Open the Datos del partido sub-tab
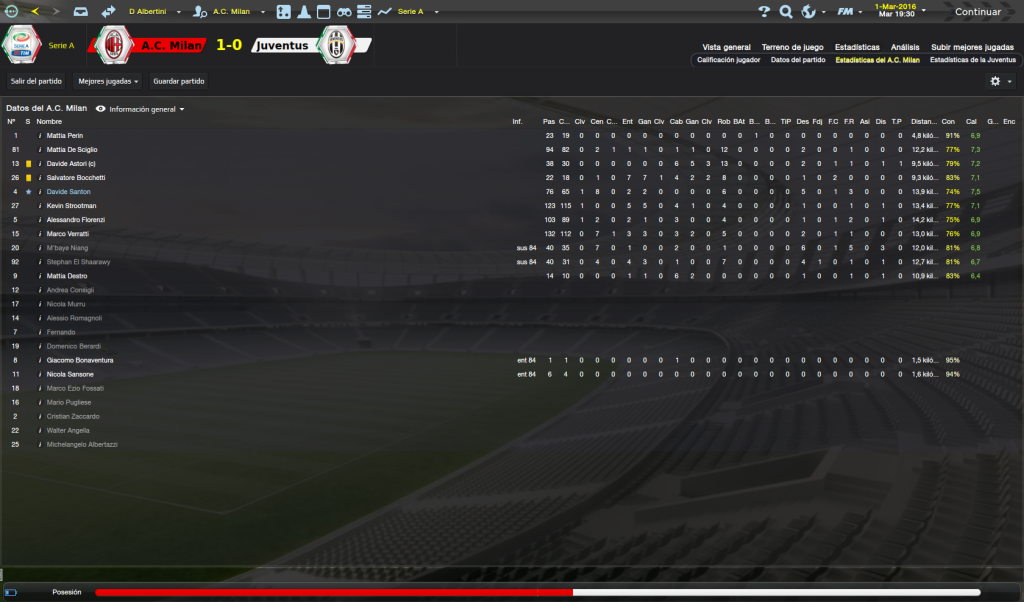The image size is (1024, 602). pos(797,60)
